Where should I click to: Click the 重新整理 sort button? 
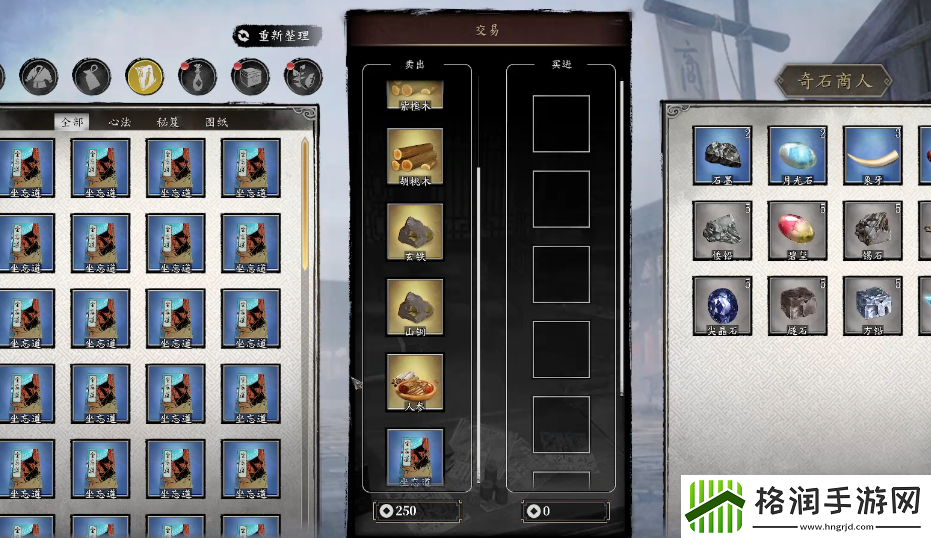click(x=273, y=36)
